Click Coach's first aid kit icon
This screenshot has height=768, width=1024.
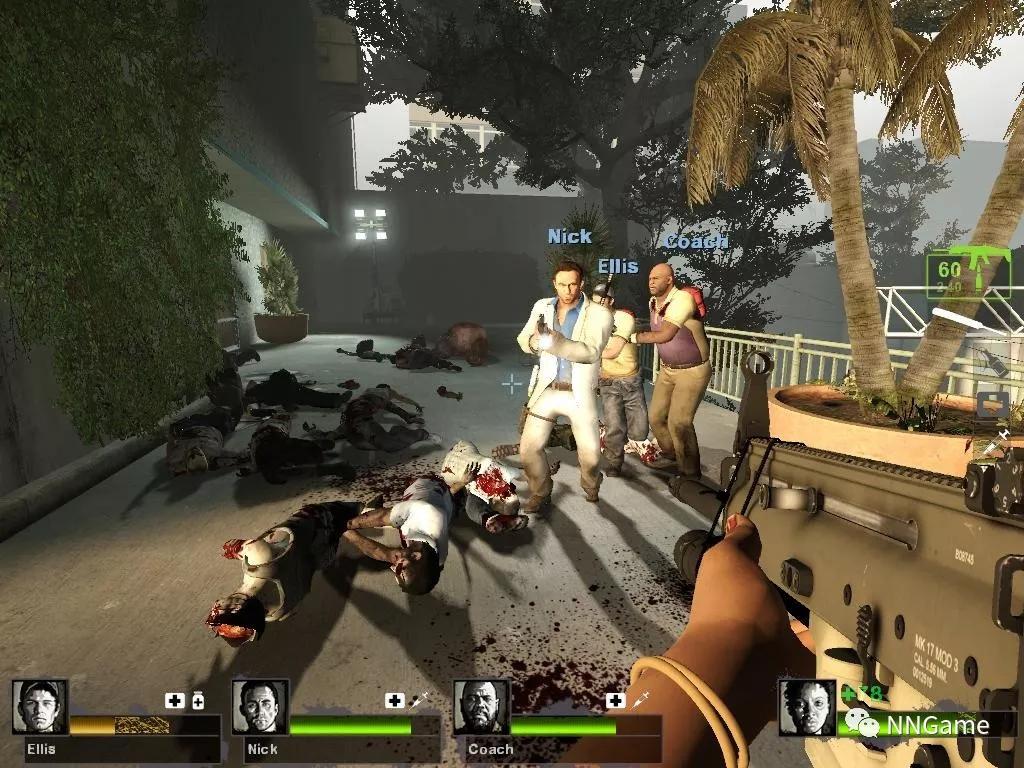tap(615, 700)
